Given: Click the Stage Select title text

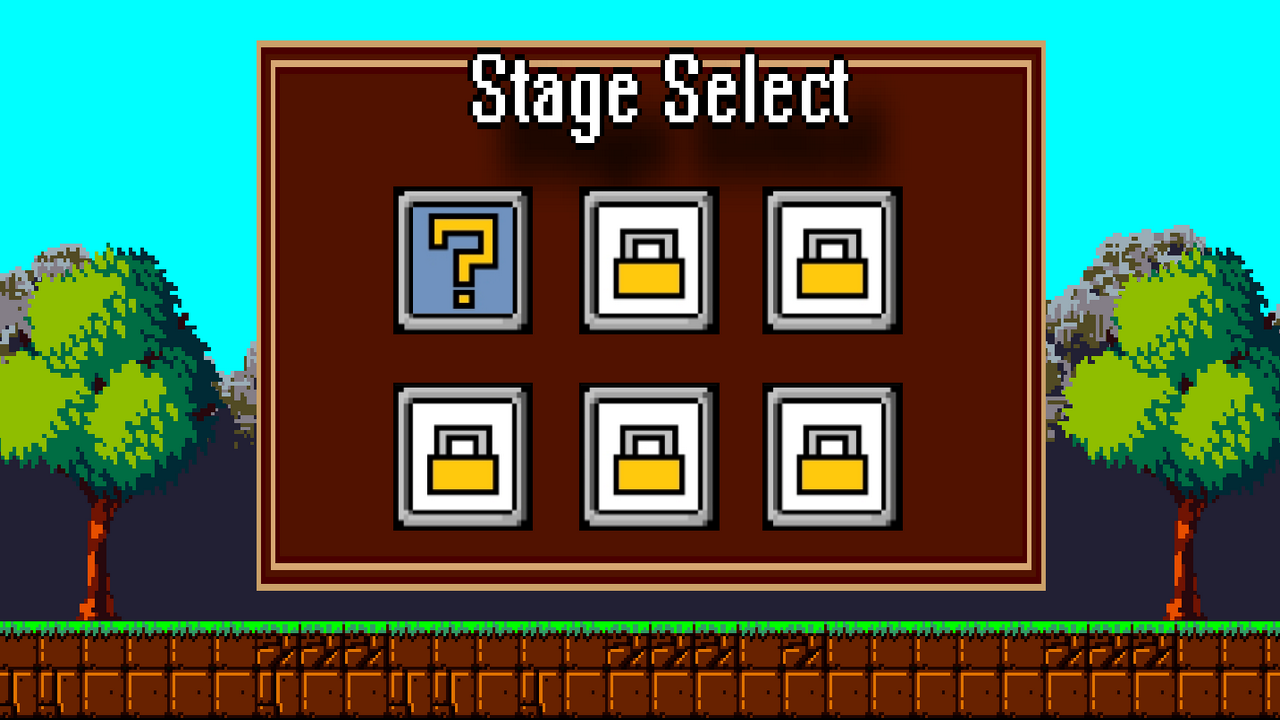Looking at the screenshot, I should tap(660, 93).
